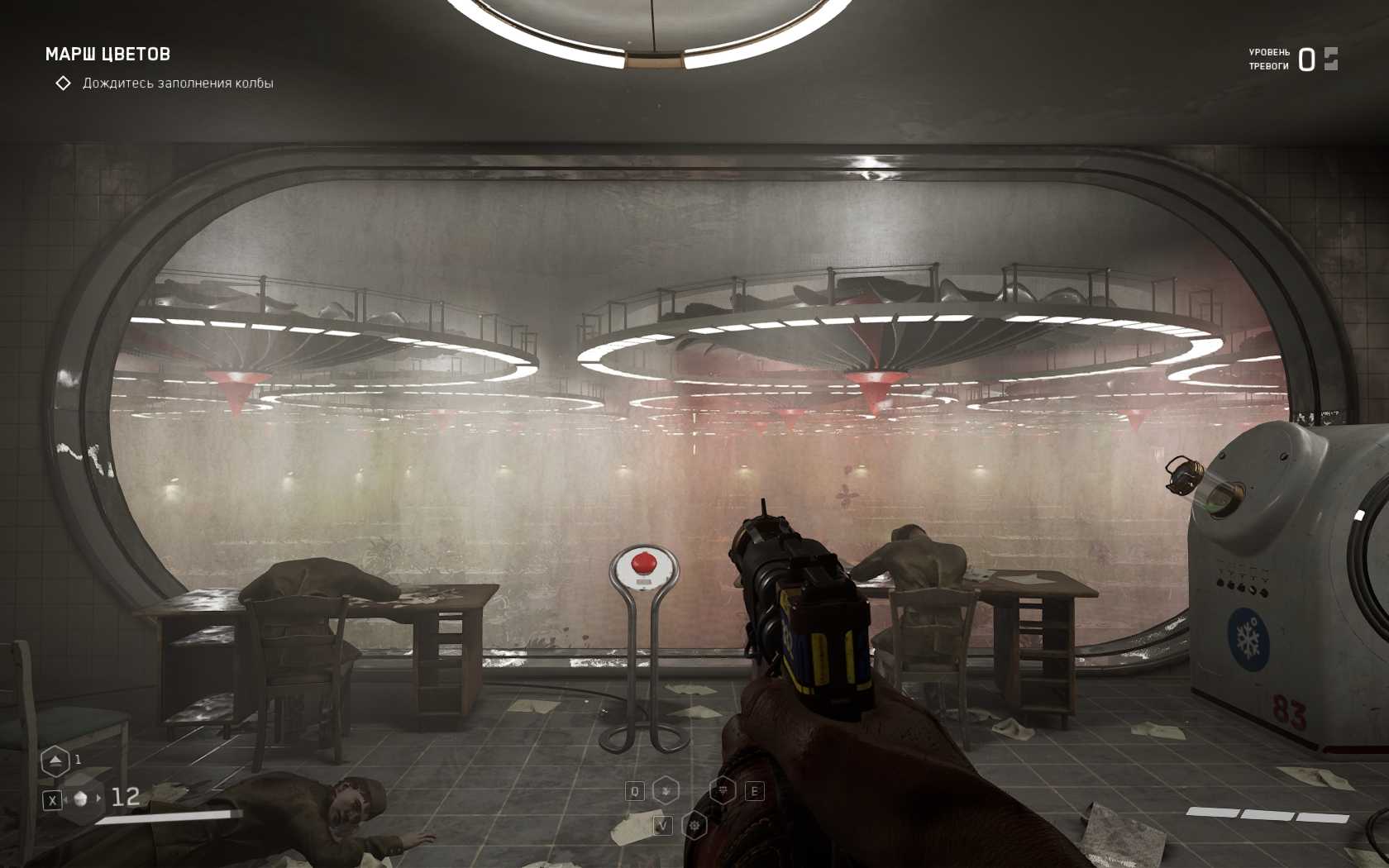The width and height of the screenshot is (1389, 868).
Task: Activate the left hexagon glove ability icon
Action: pos(666,791)
